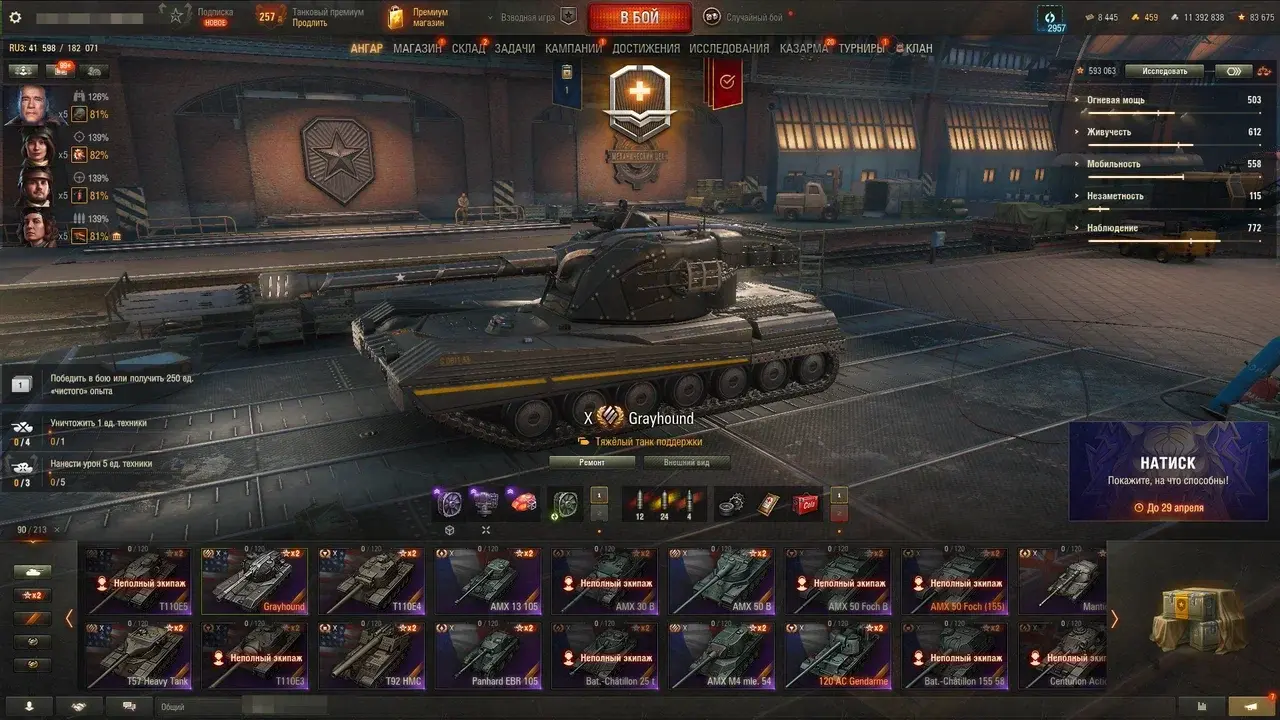The height and width of the screenshot is (720, 1280).
Task: Click the Исследовать research button
Action: pyautogui.click(x=1164, y=71)
